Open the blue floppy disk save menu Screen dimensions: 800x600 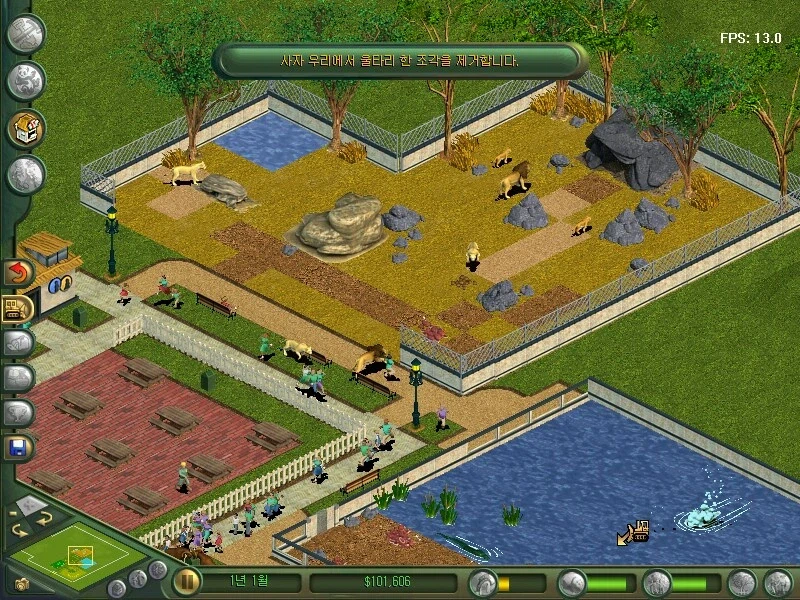tap(19, 447)
